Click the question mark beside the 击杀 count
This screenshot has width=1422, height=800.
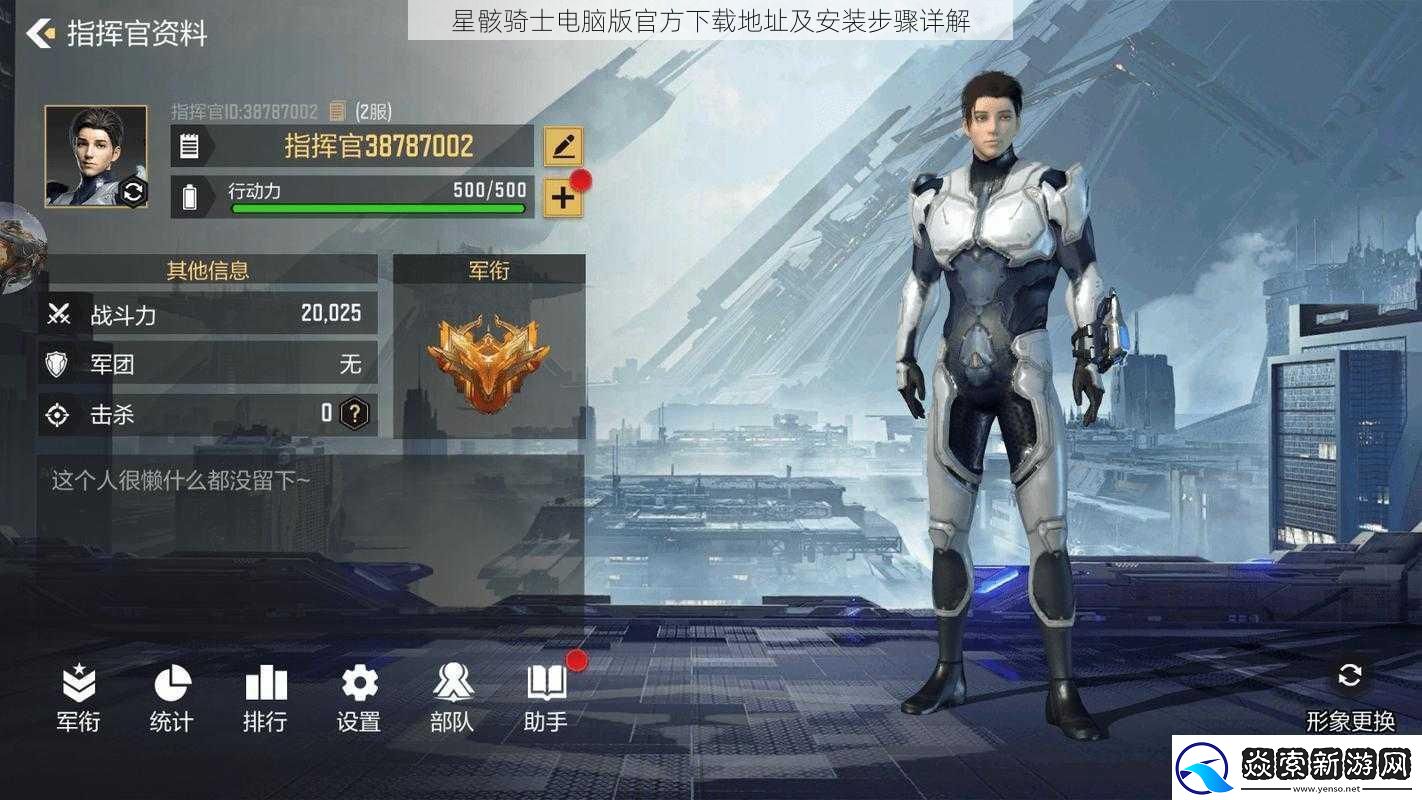(353, 414)
